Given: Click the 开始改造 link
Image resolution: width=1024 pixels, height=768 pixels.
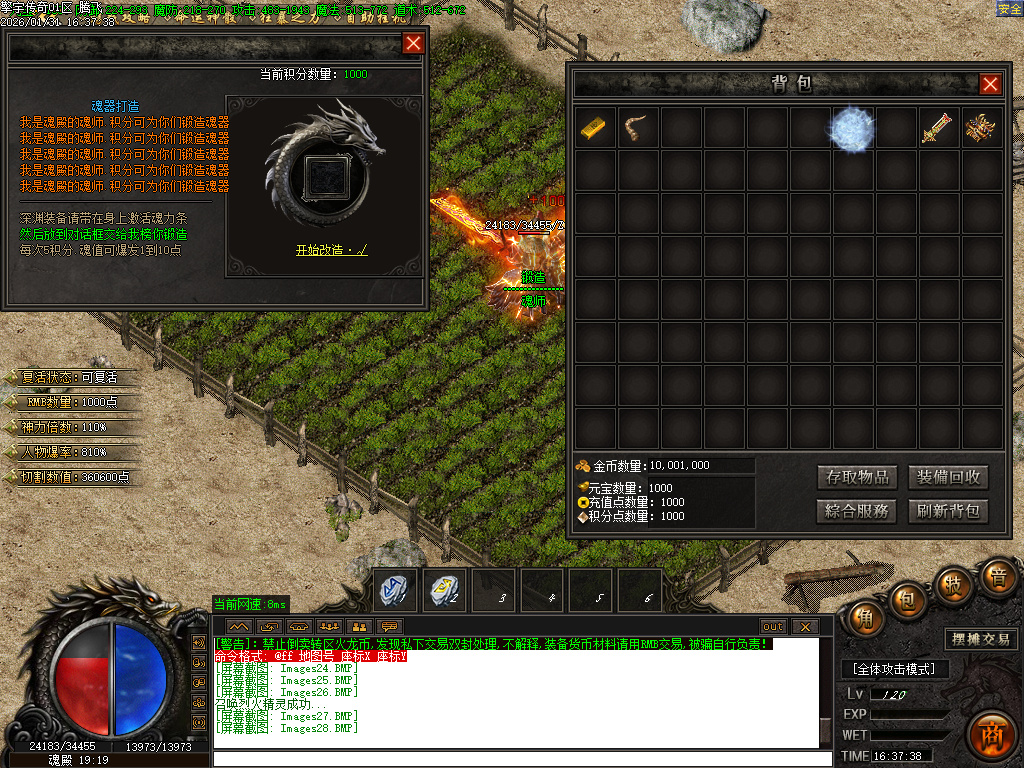Looking at the screenshot, I should click(x=331, y=250).
